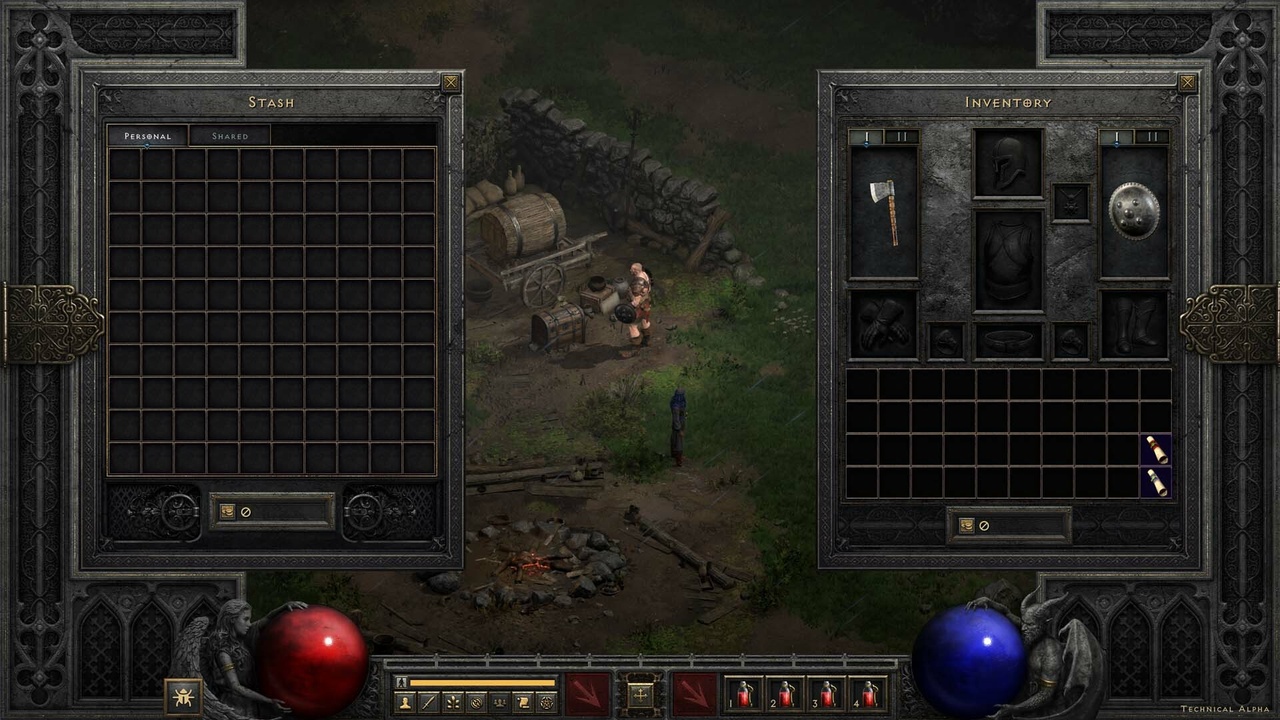Select the equipped round buckler shield
Image resolution: width=1280 pixels, height=720 pixels.
click(1134, 212)
